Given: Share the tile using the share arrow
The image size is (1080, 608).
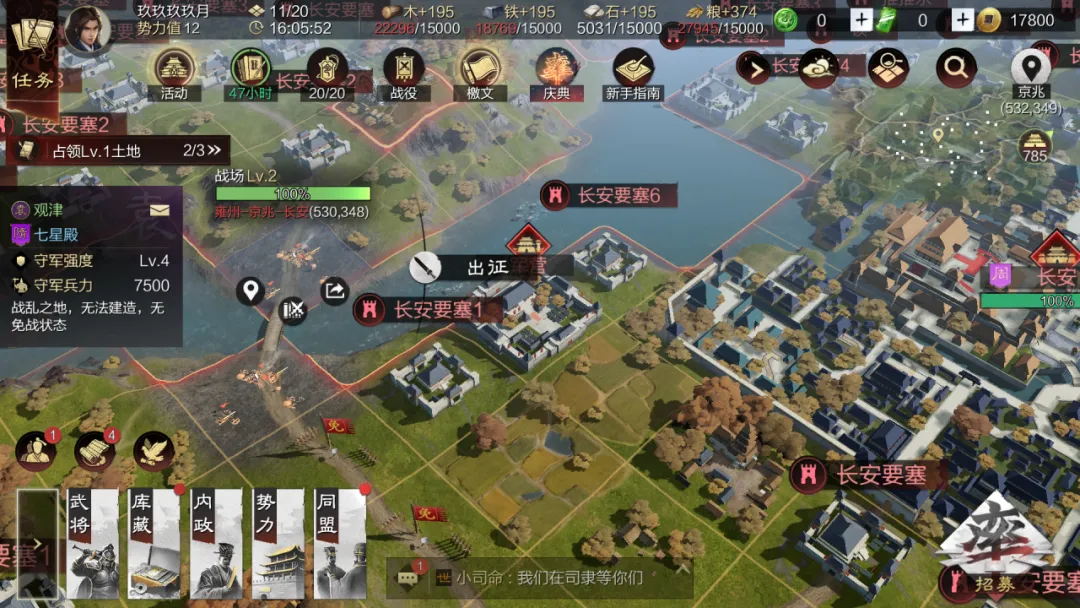Looking at the screenshot, I should coord(334,291).
